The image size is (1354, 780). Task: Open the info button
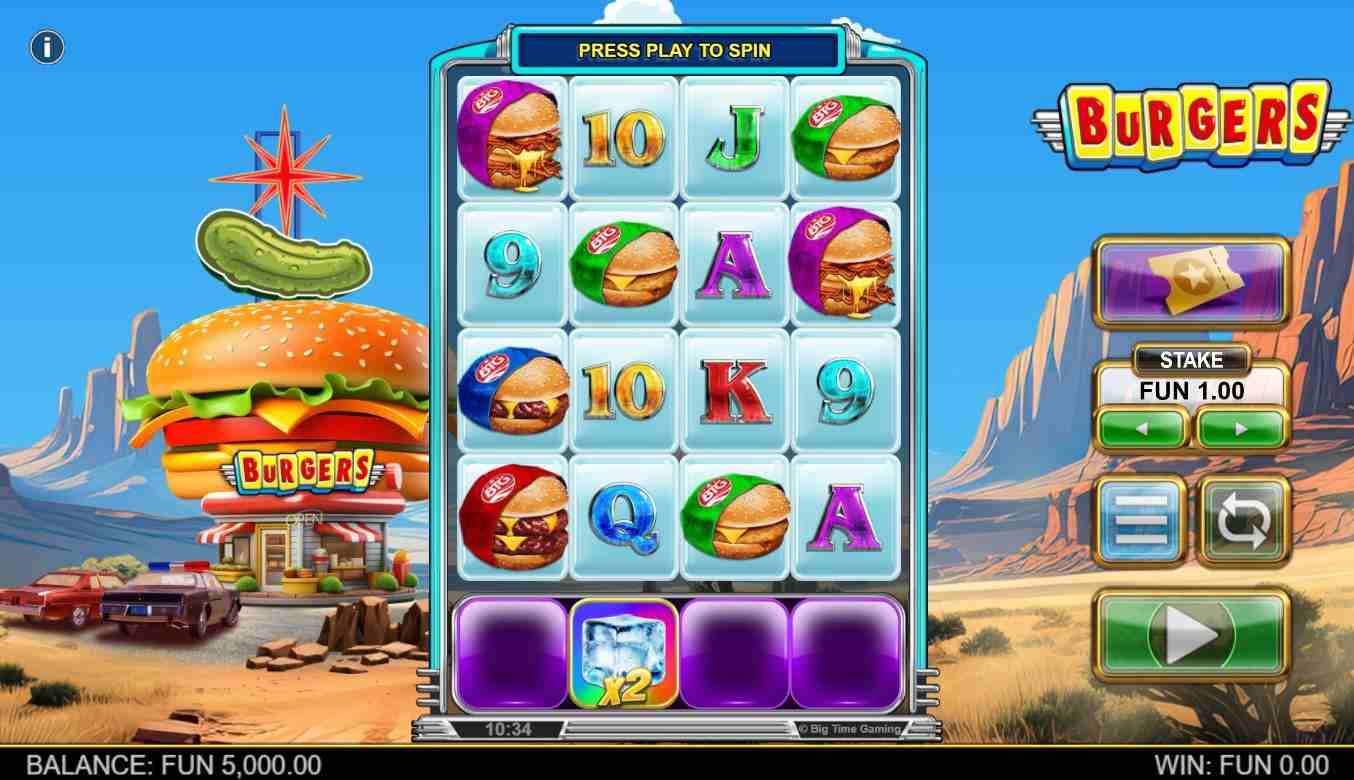click(x=47, y=47)
